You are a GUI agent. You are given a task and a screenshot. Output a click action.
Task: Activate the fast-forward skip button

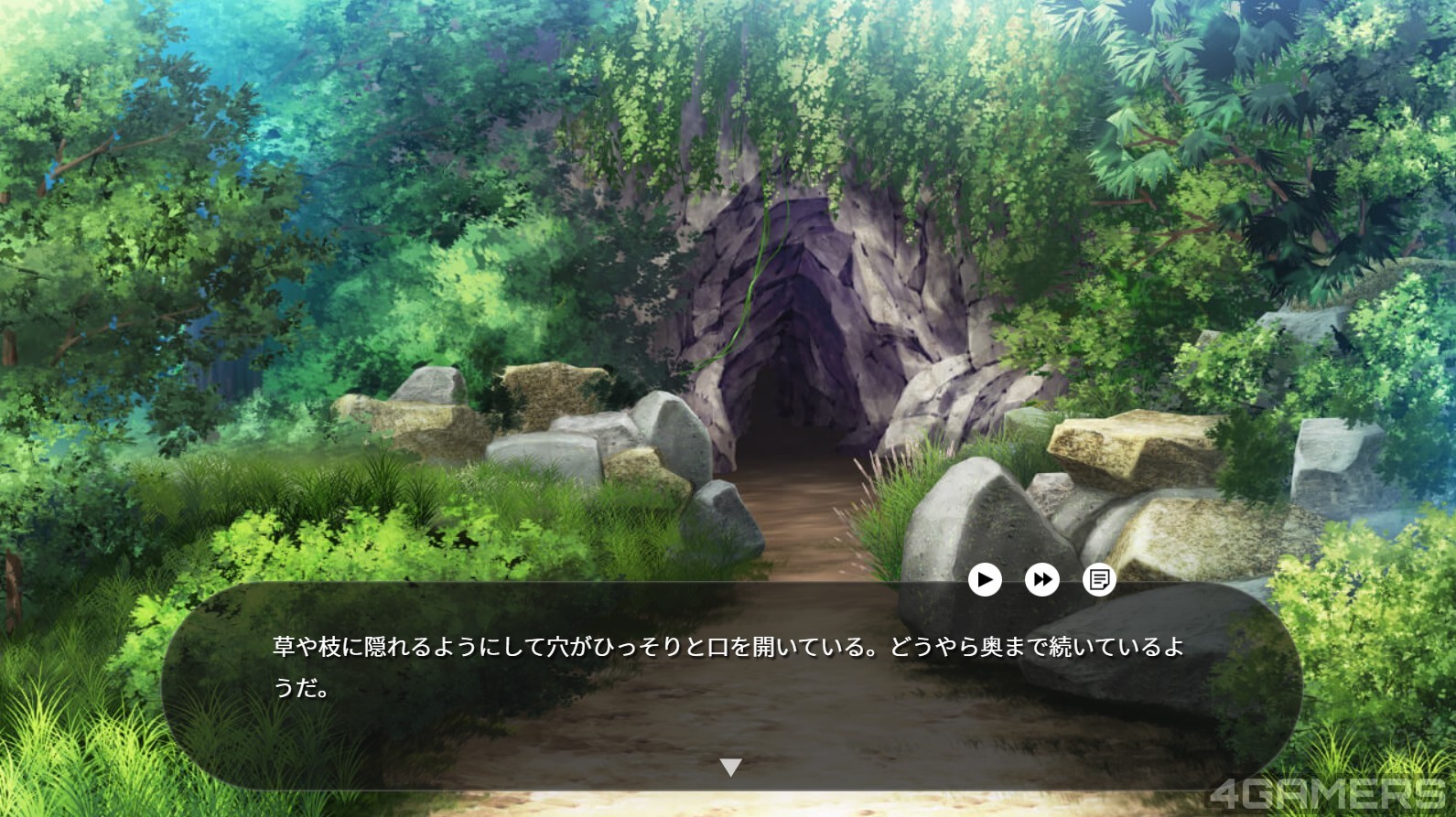1041,579
